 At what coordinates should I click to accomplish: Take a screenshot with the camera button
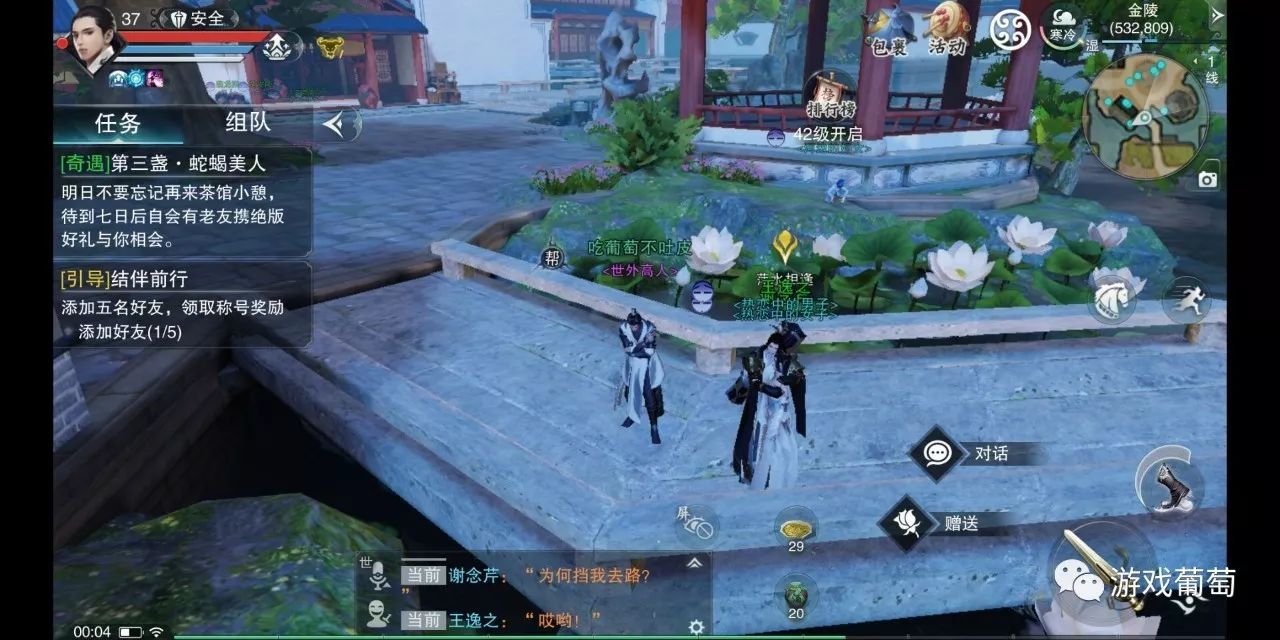pos(1208,179)
